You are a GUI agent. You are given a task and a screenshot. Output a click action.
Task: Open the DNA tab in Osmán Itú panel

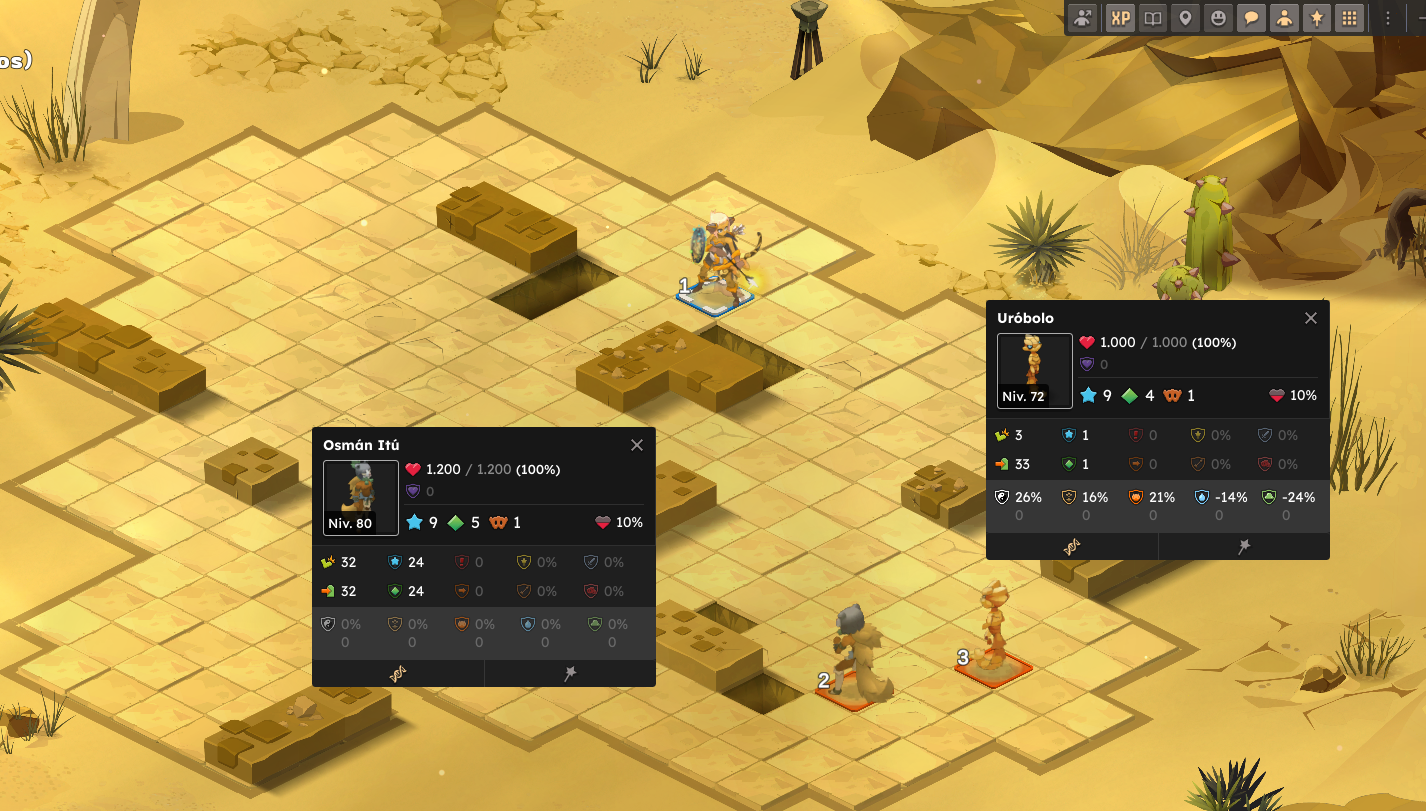[x=398, y=674]
